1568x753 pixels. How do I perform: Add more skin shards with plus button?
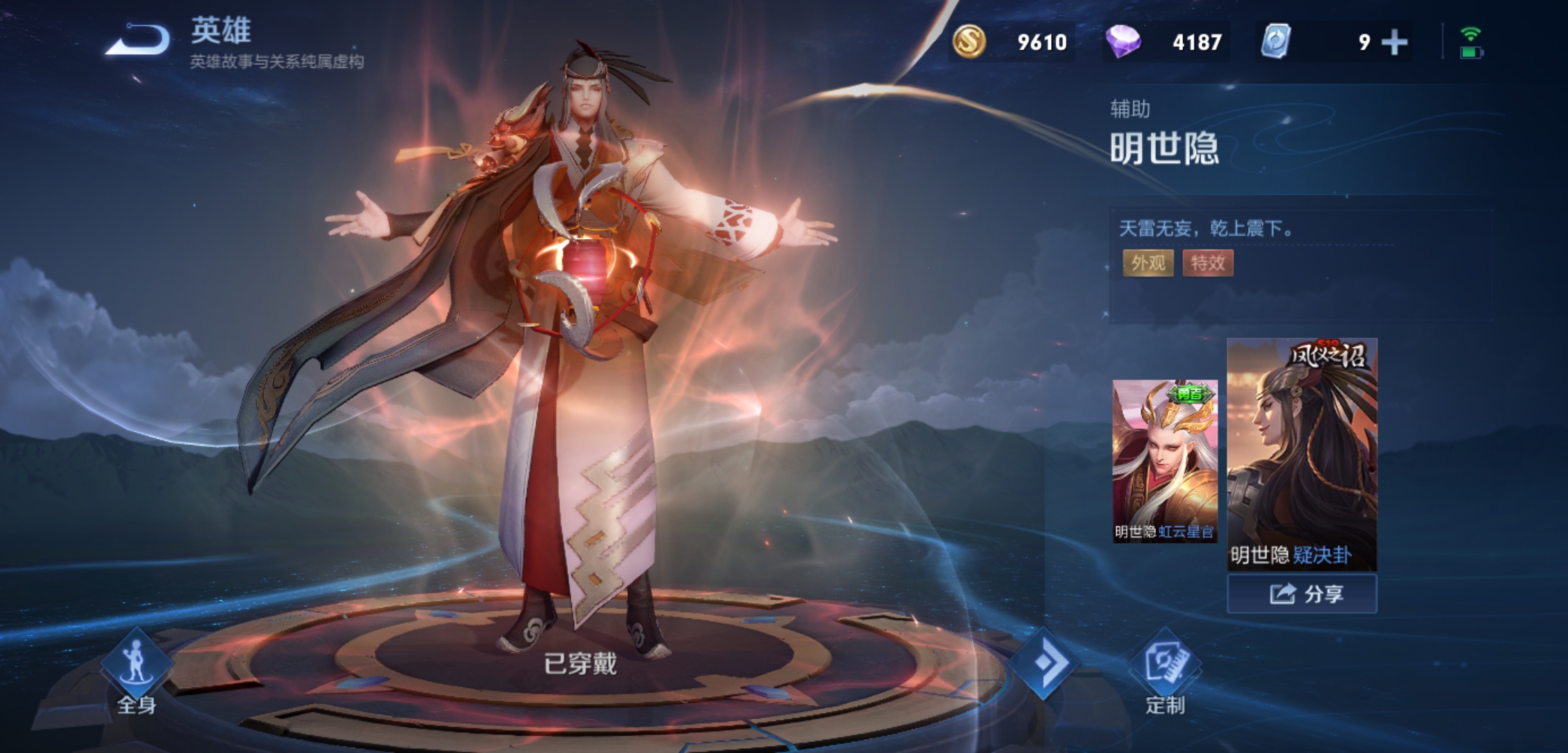1394,43
